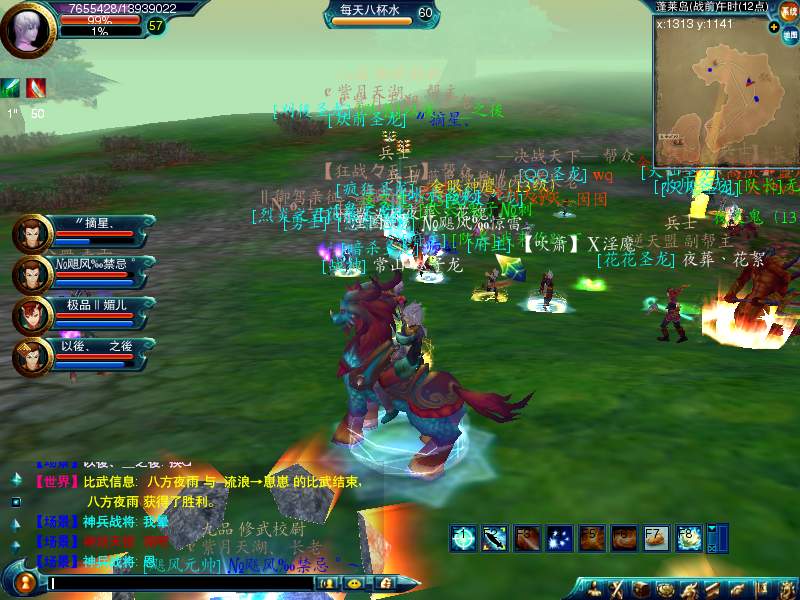This screenshot has width=800, height=600.
Task: Click the yellow plus button beside the minimap
Action: coord(775,26)
